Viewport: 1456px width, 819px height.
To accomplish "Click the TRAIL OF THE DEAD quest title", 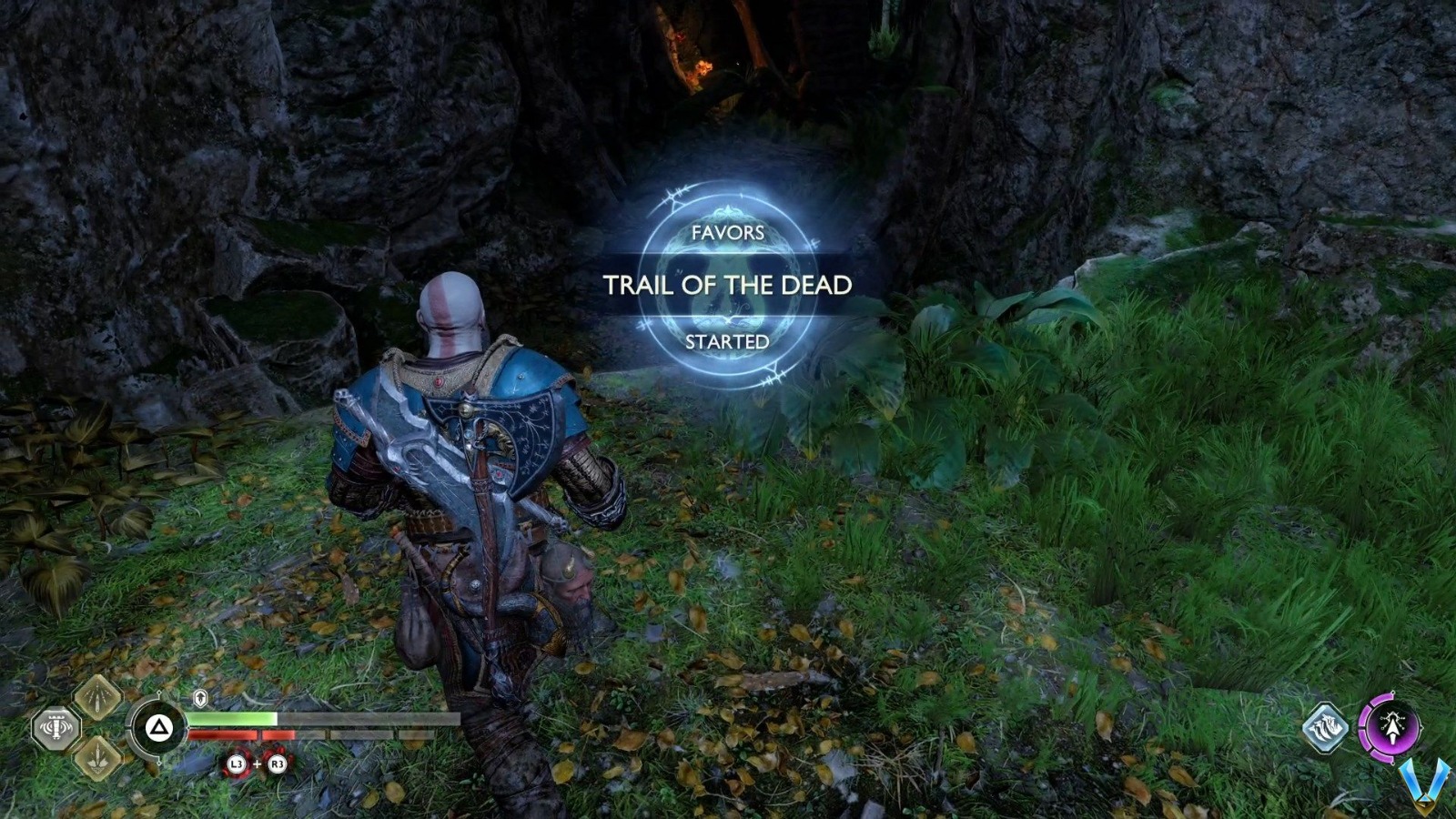I will click(728, 285).
